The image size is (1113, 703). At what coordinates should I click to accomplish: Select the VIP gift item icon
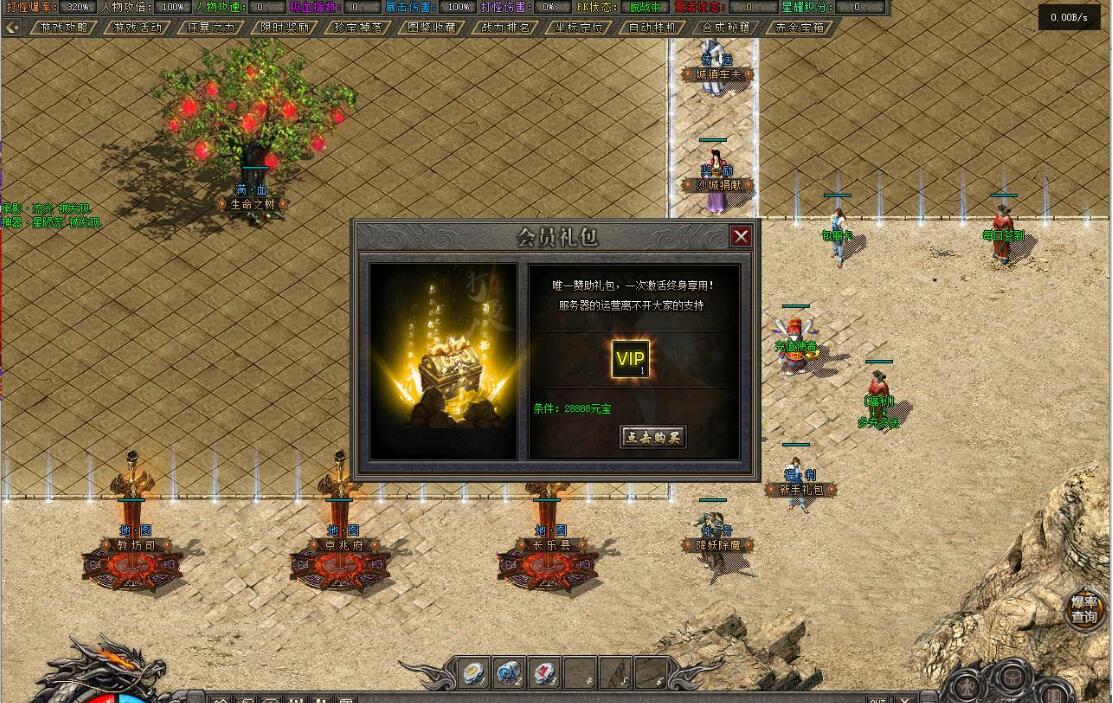(630, 360)
